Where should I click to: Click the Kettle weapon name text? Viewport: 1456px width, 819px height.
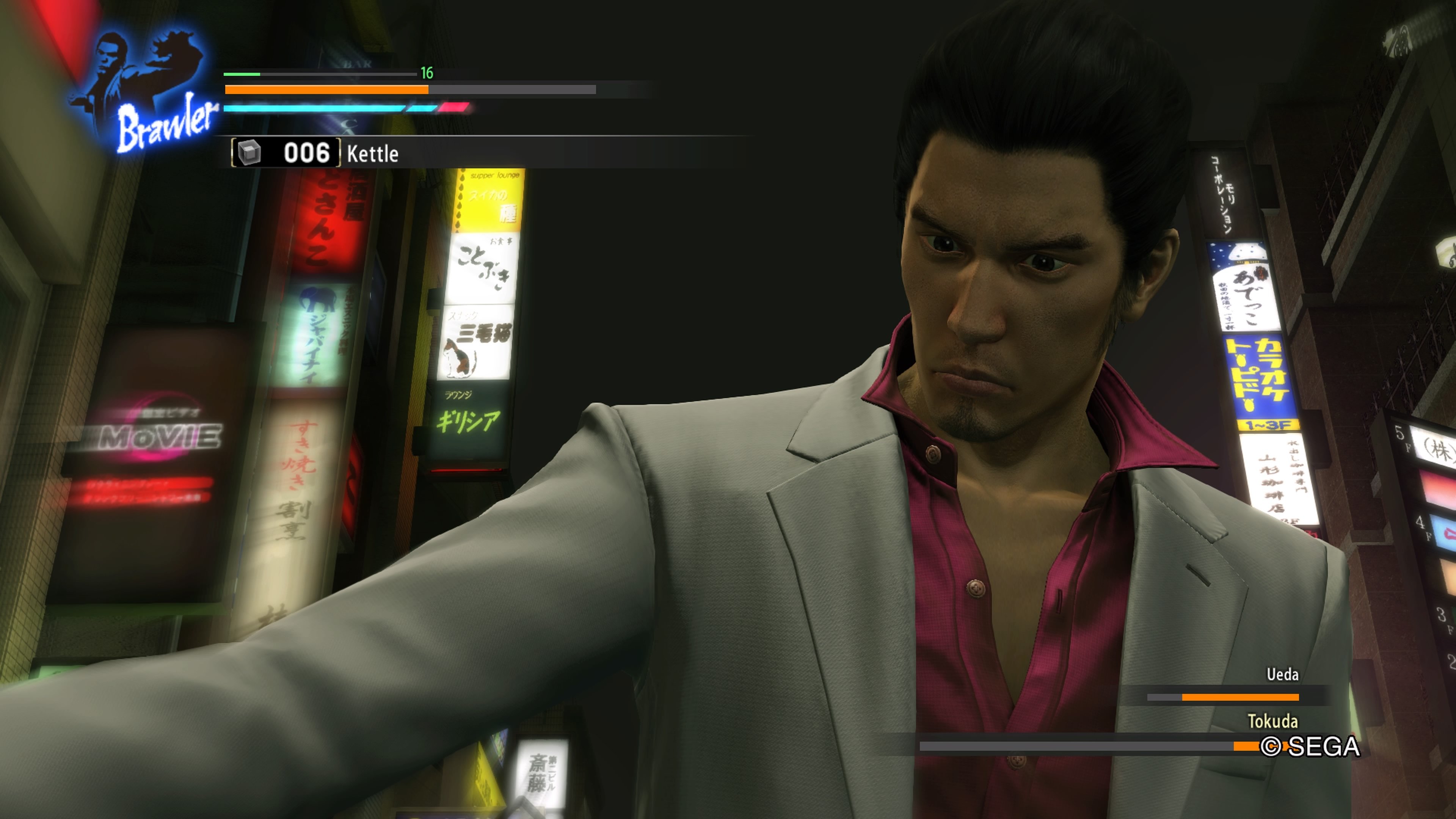click(x=373, y=154)
